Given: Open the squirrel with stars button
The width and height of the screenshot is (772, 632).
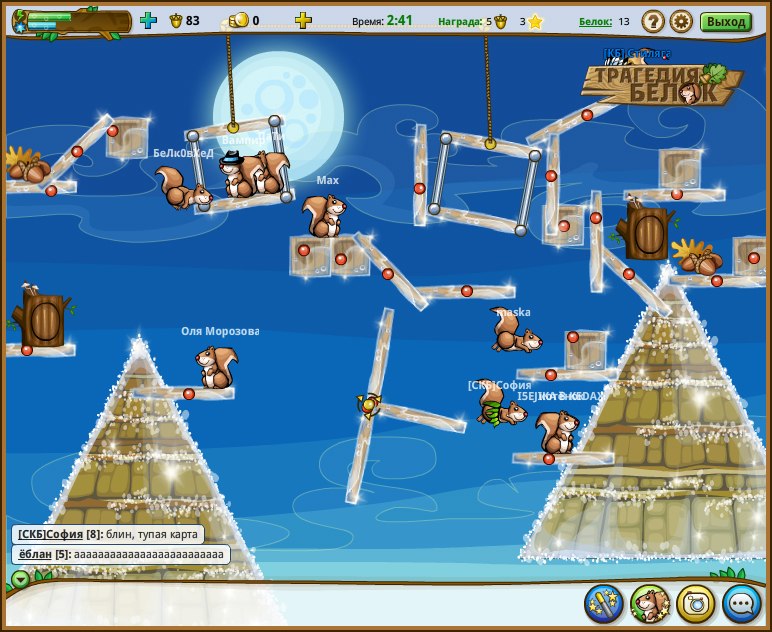Looking at the screenshot, I should pyautogui.click(x=650, y=603).
